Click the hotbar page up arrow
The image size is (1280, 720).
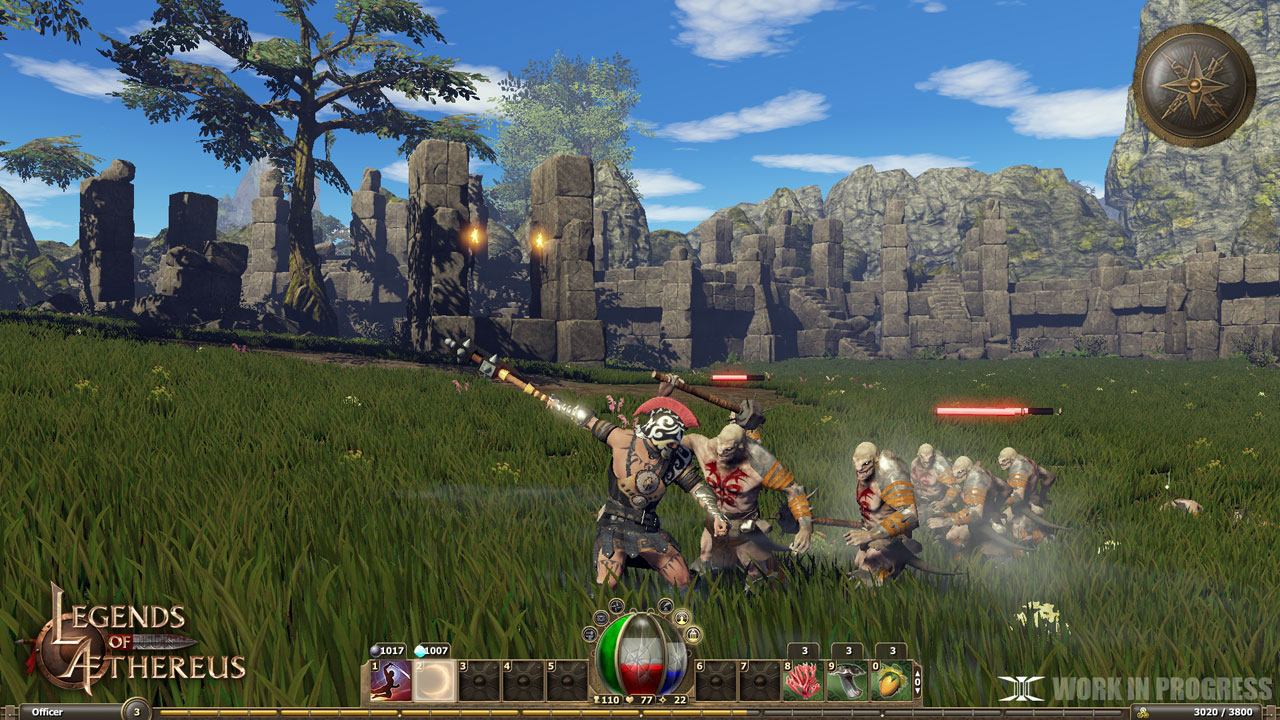(917, 673)
